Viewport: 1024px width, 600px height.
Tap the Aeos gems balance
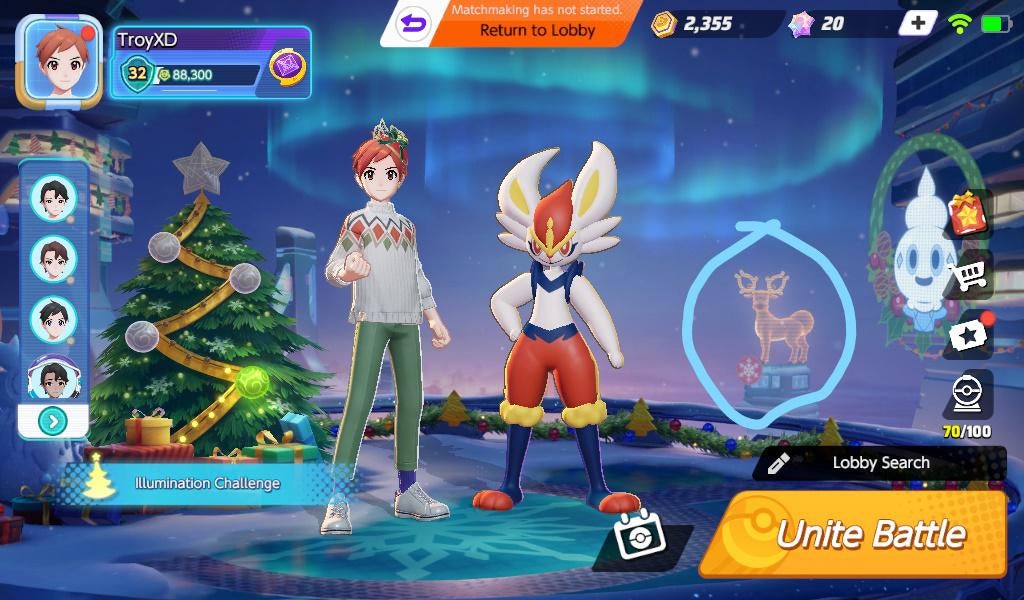point(818,23)
